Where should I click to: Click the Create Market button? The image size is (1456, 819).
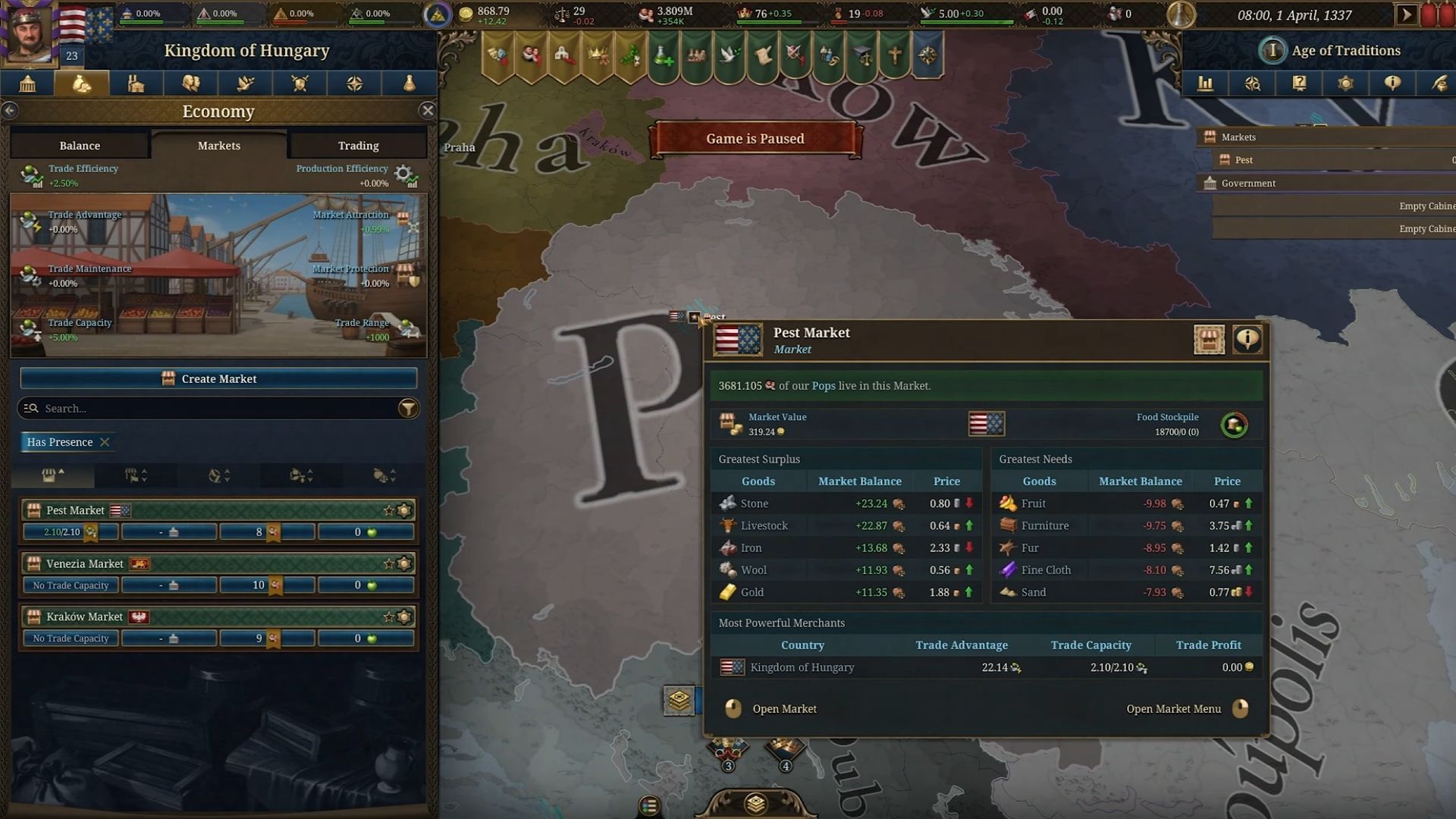(x=218, y=378)
